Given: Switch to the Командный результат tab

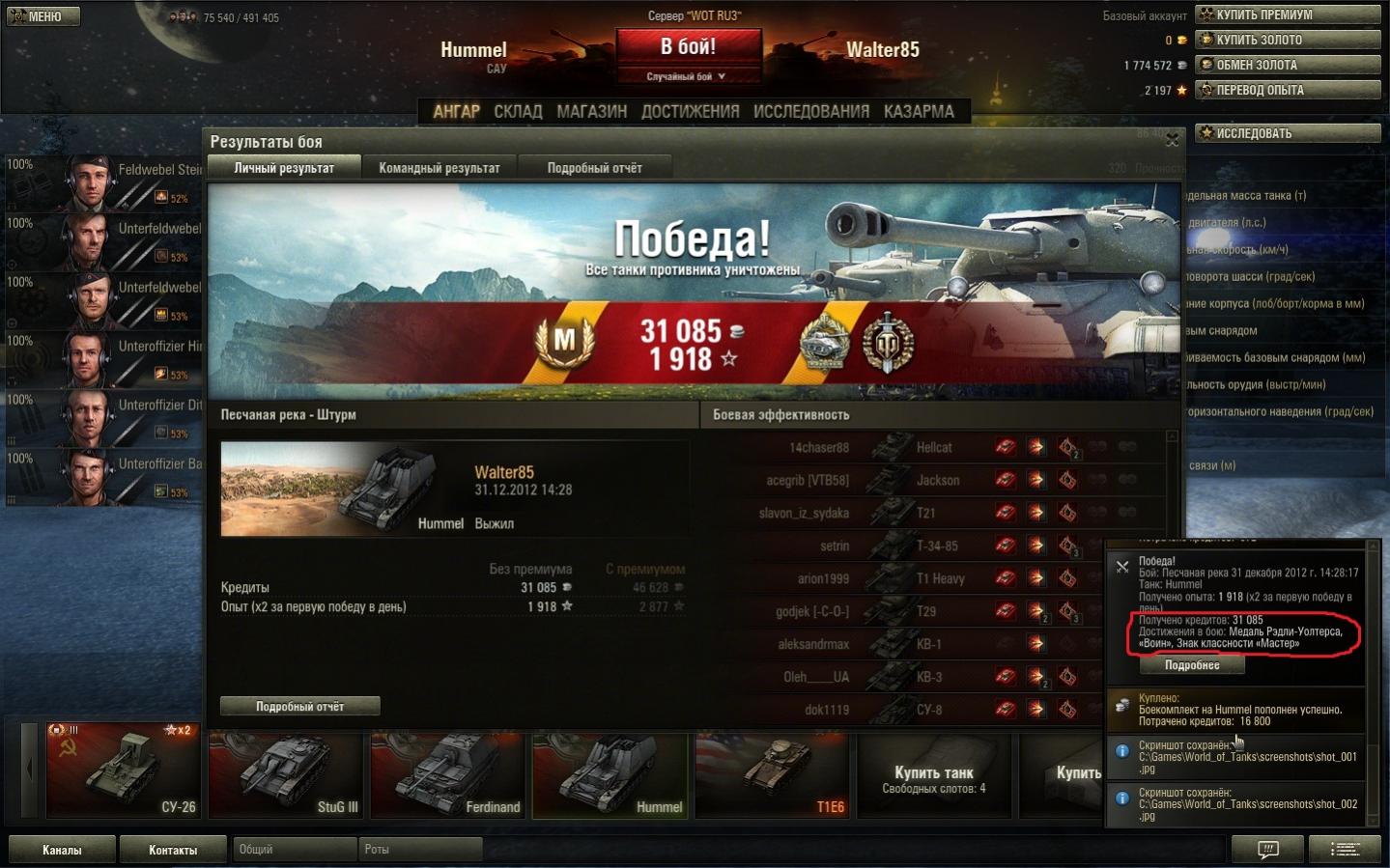Looking at the screenshot, I should coord(440,168).
